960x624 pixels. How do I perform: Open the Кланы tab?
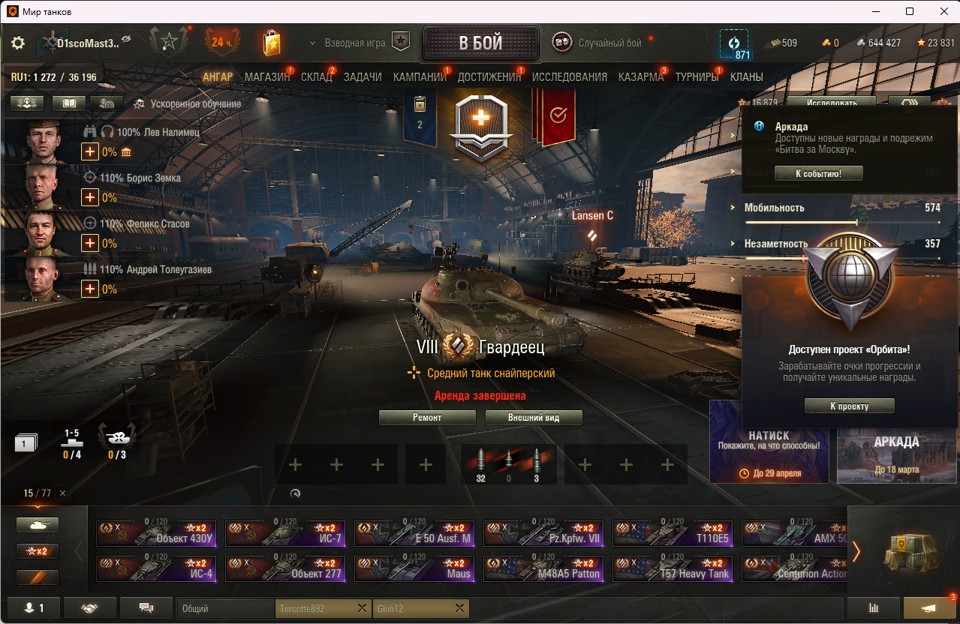(747, 77)
